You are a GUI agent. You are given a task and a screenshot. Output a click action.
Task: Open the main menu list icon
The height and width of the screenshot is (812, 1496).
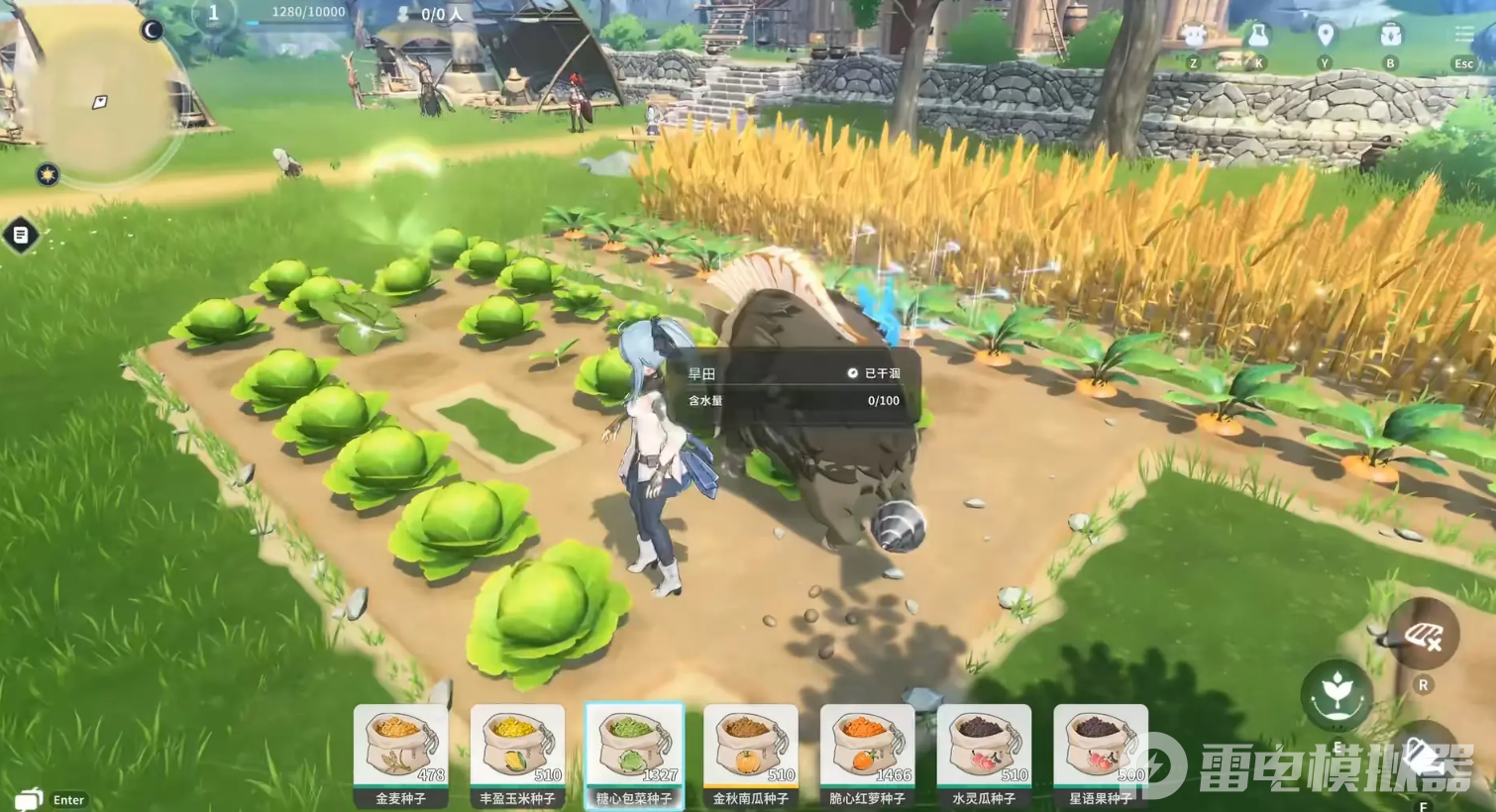(x=1463, y=37)
